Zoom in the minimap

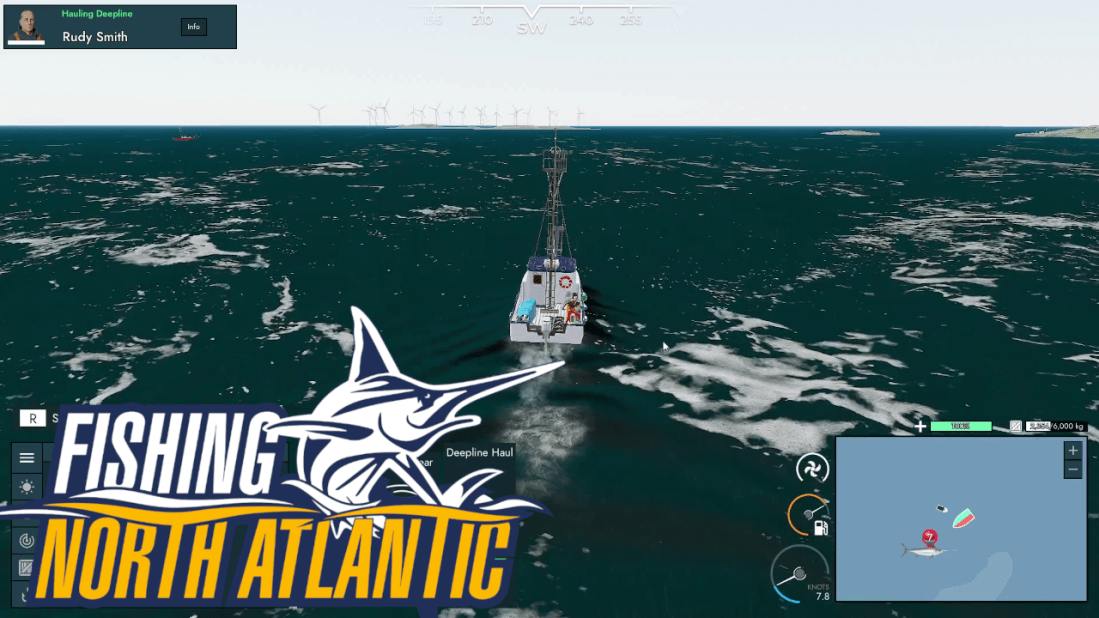(x=1073, y=451)
